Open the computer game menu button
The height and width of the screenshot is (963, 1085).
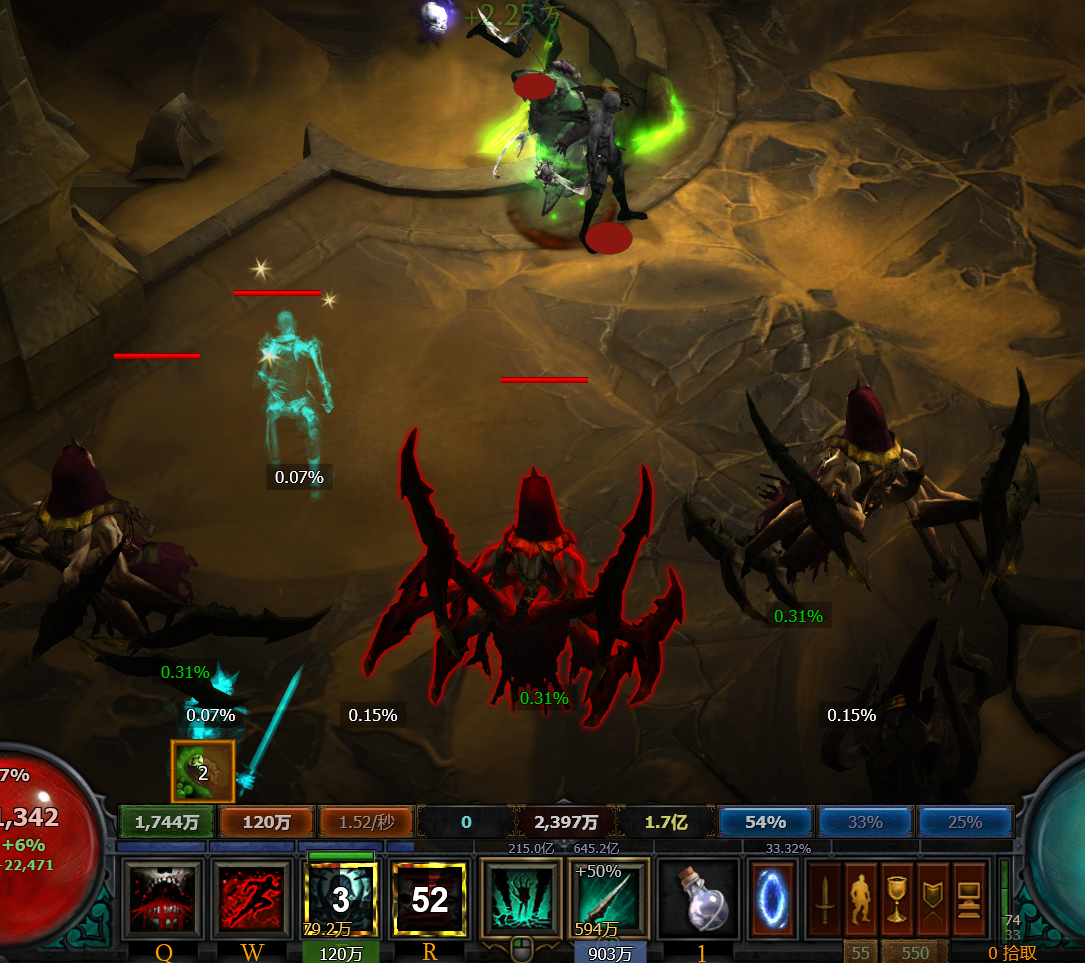tap(969, 899)
